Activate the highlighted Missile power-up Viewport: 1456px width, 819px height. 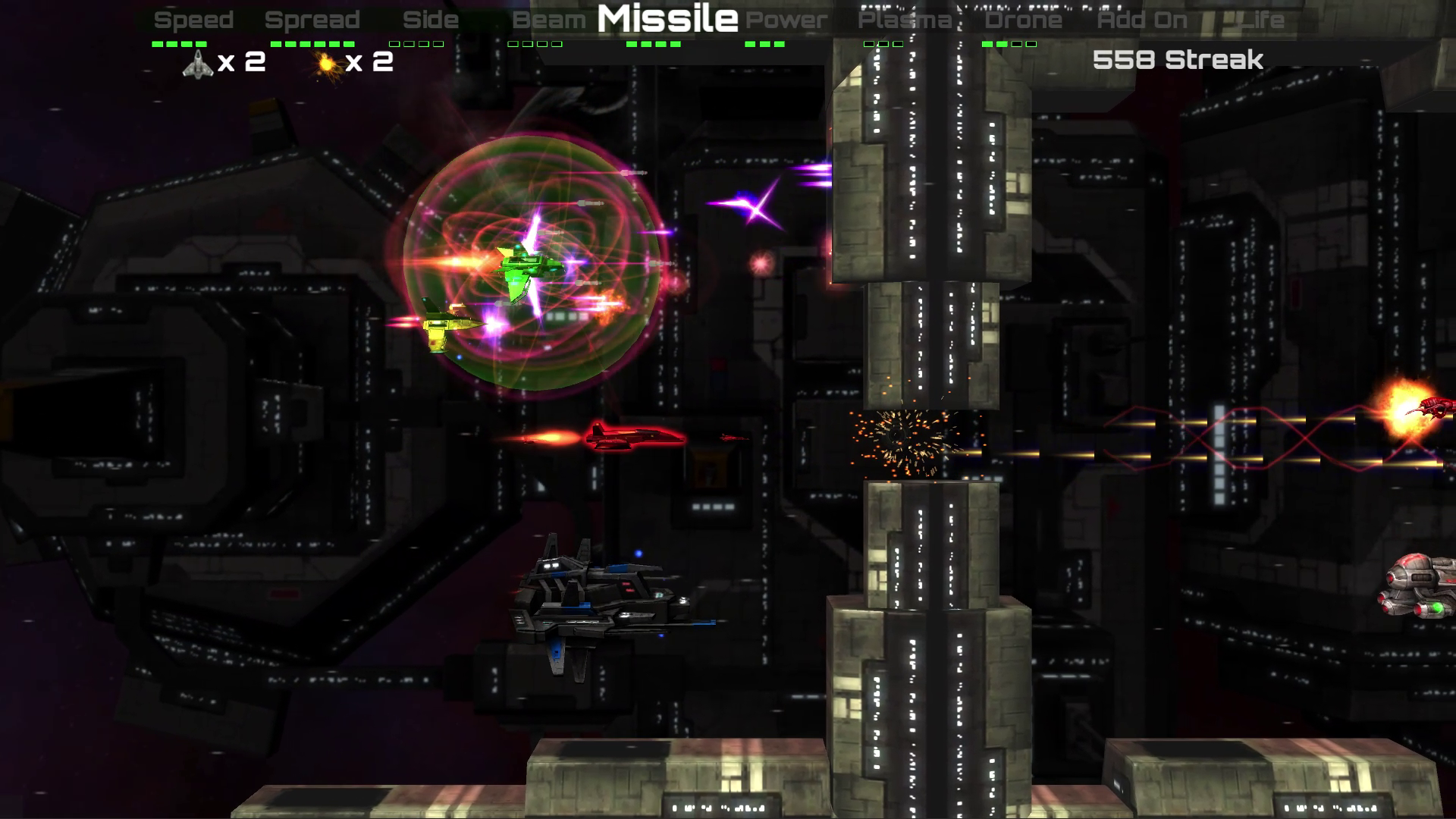click(667, 19)
